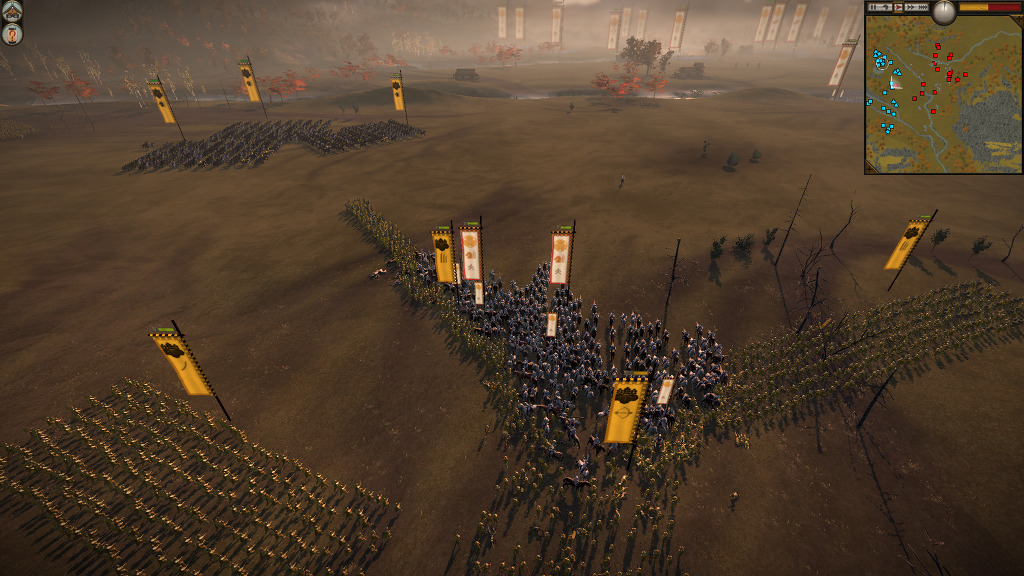Open the question mark help advisor icon

pos(12,34)
